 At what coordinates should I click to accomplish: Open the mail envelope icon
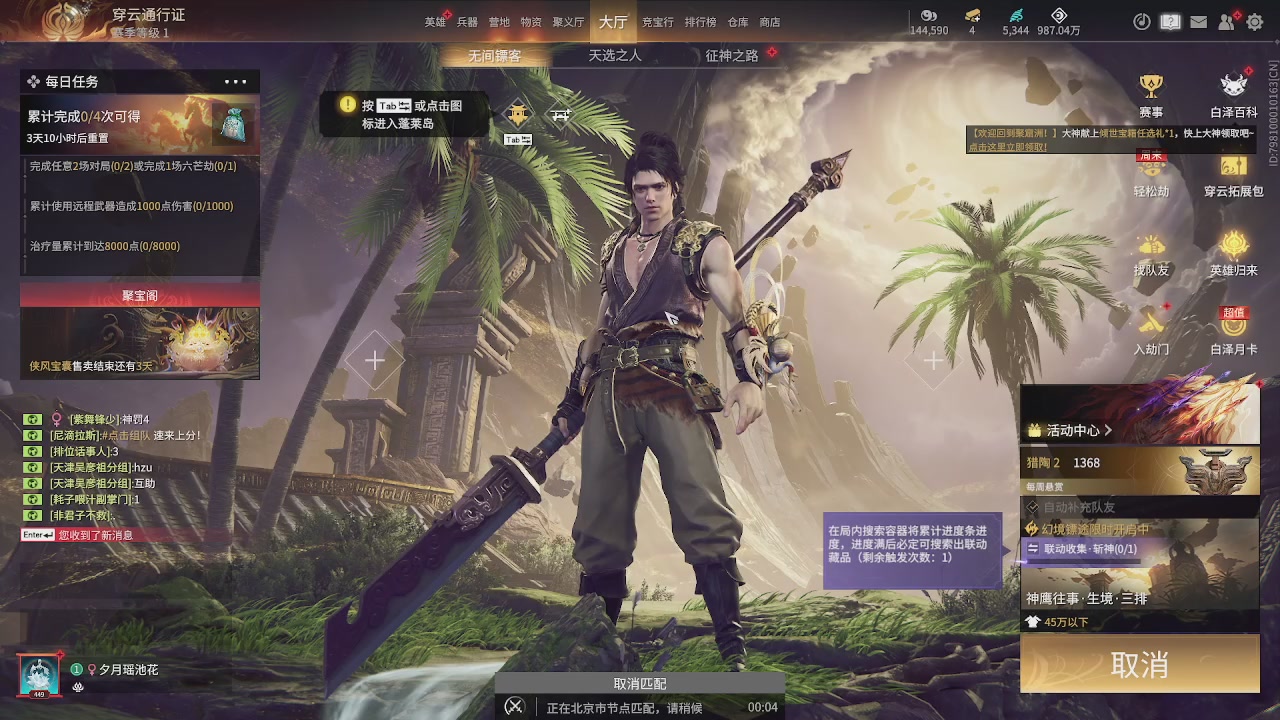point(1198,21)
